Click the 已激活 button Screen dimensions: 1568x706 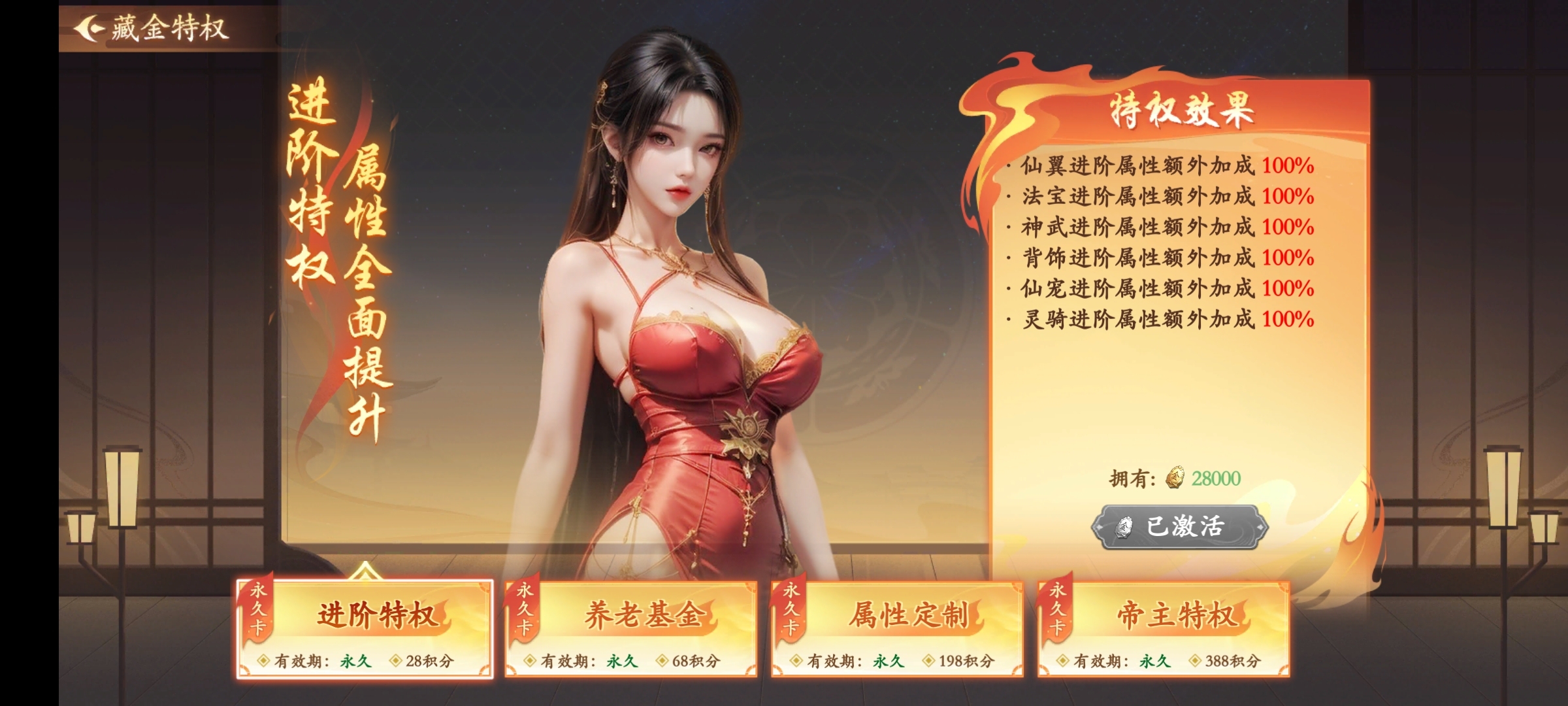1180,527
